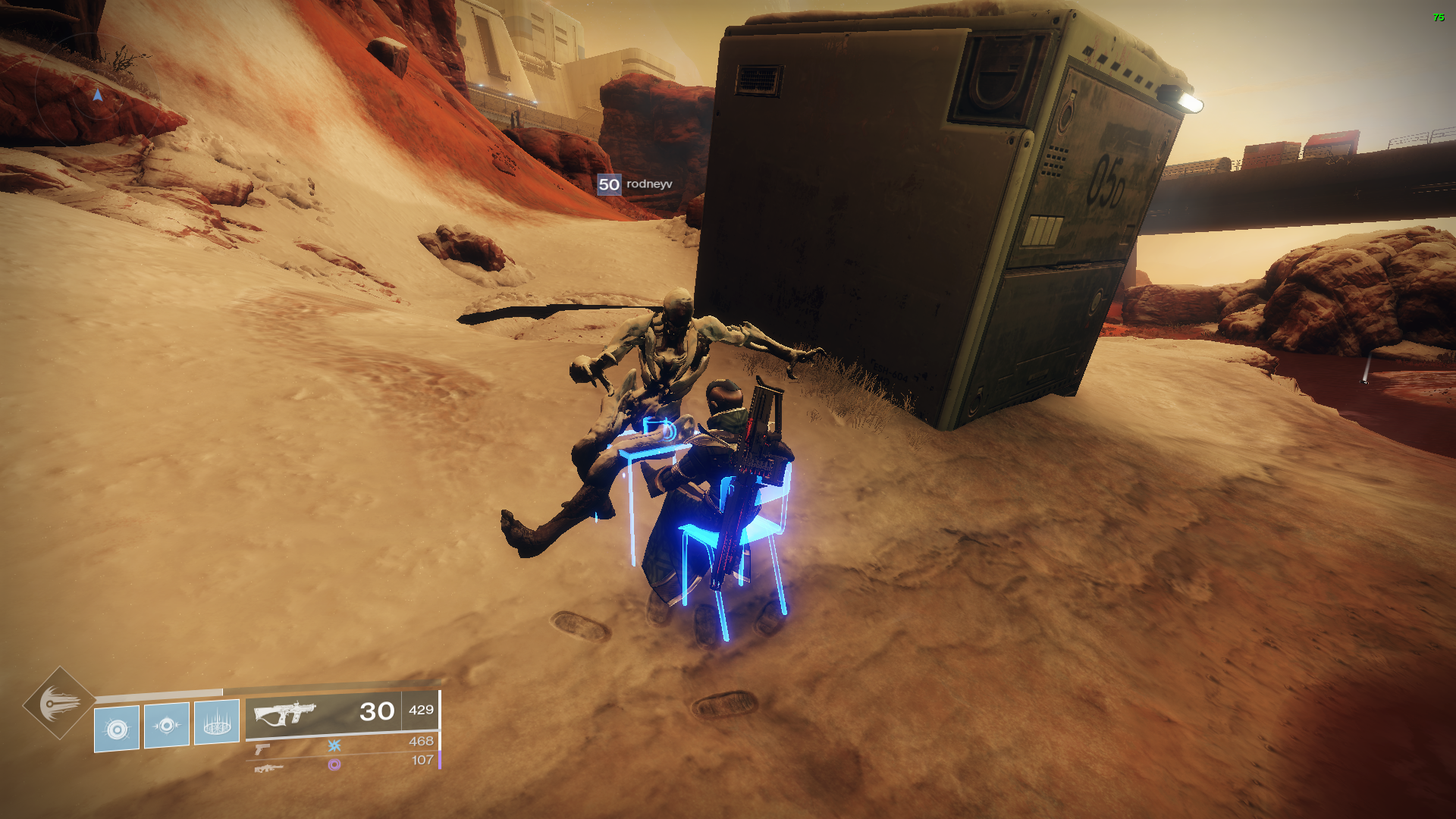Viewport: 1456px width, 819px height.
Task: Activate the super ability diamond icon
Action: (59, 703)
